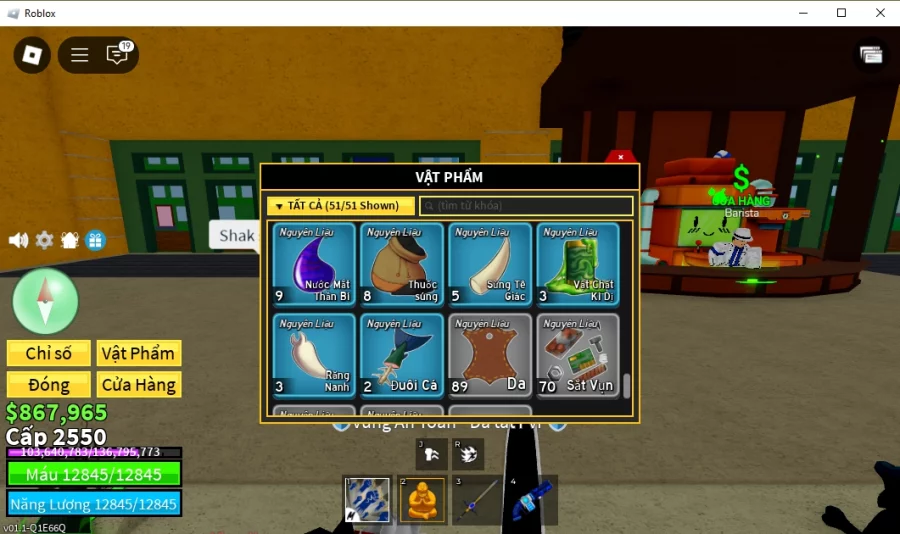Choose the Sừng Tê Giác item

[x=490, y=264]
